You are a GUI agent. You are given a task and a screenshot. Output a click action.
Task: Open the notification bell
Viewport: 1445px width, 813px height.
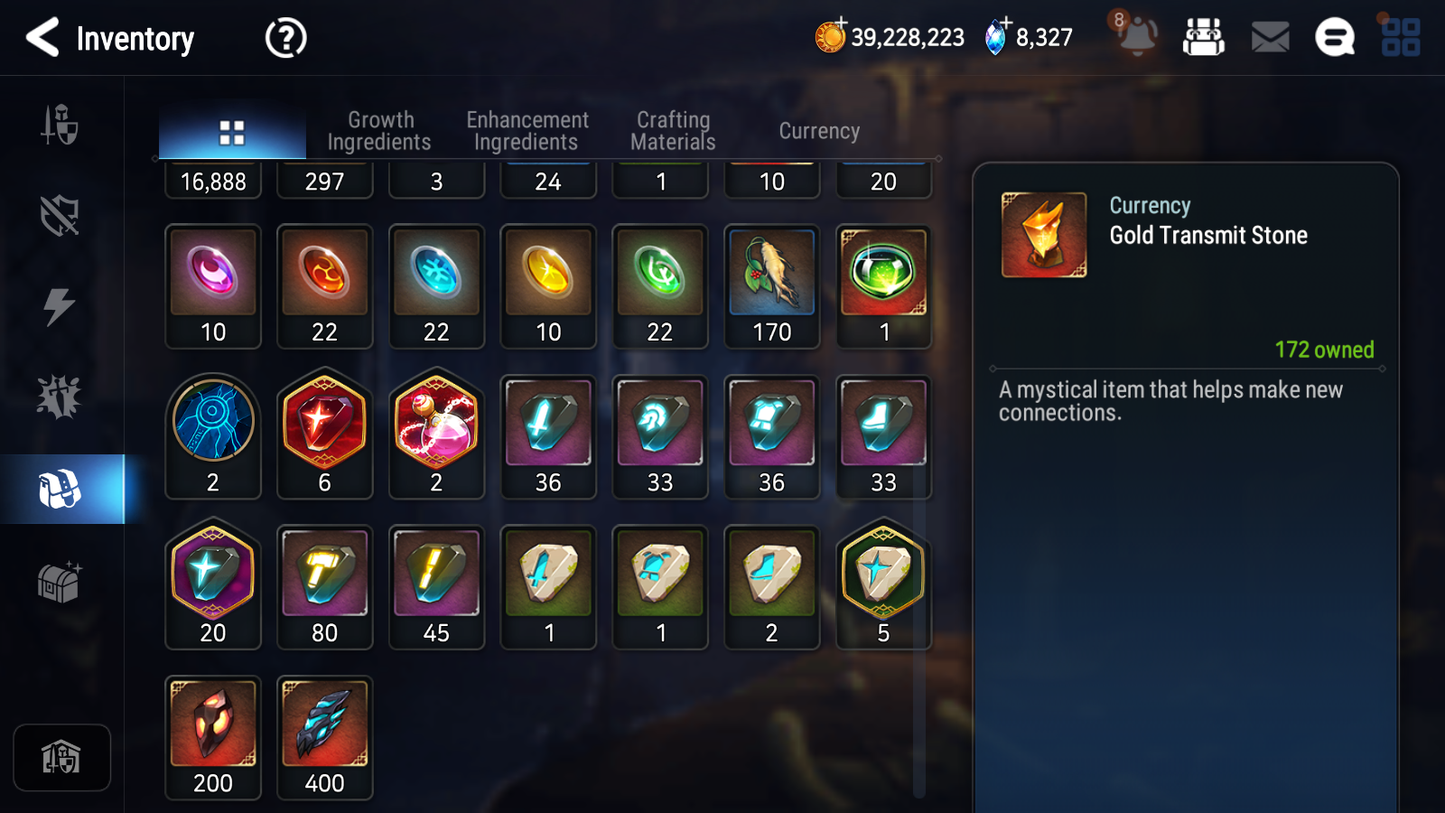[1137, 37]
